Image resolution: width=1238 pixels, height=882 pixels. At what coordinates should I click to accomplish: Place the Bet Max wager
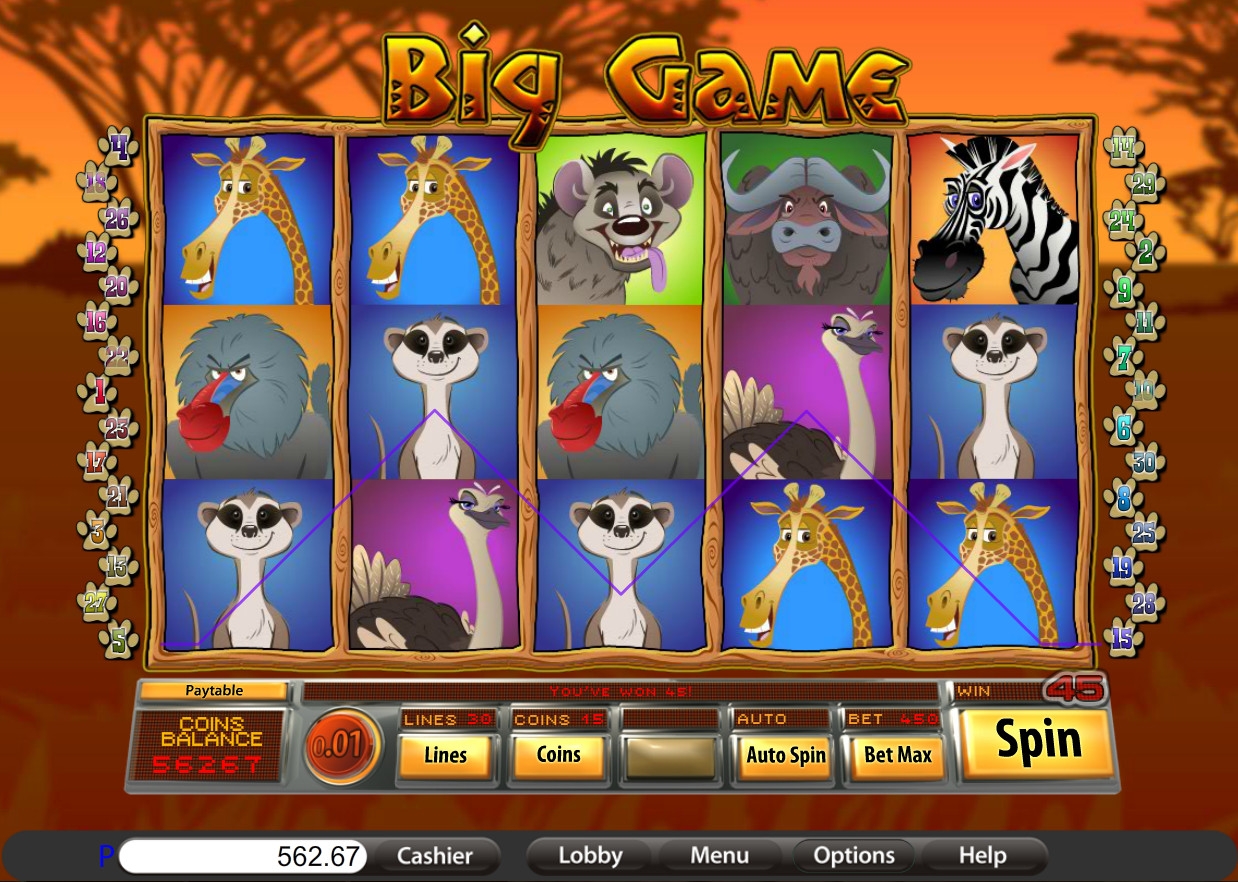(897, 755)
